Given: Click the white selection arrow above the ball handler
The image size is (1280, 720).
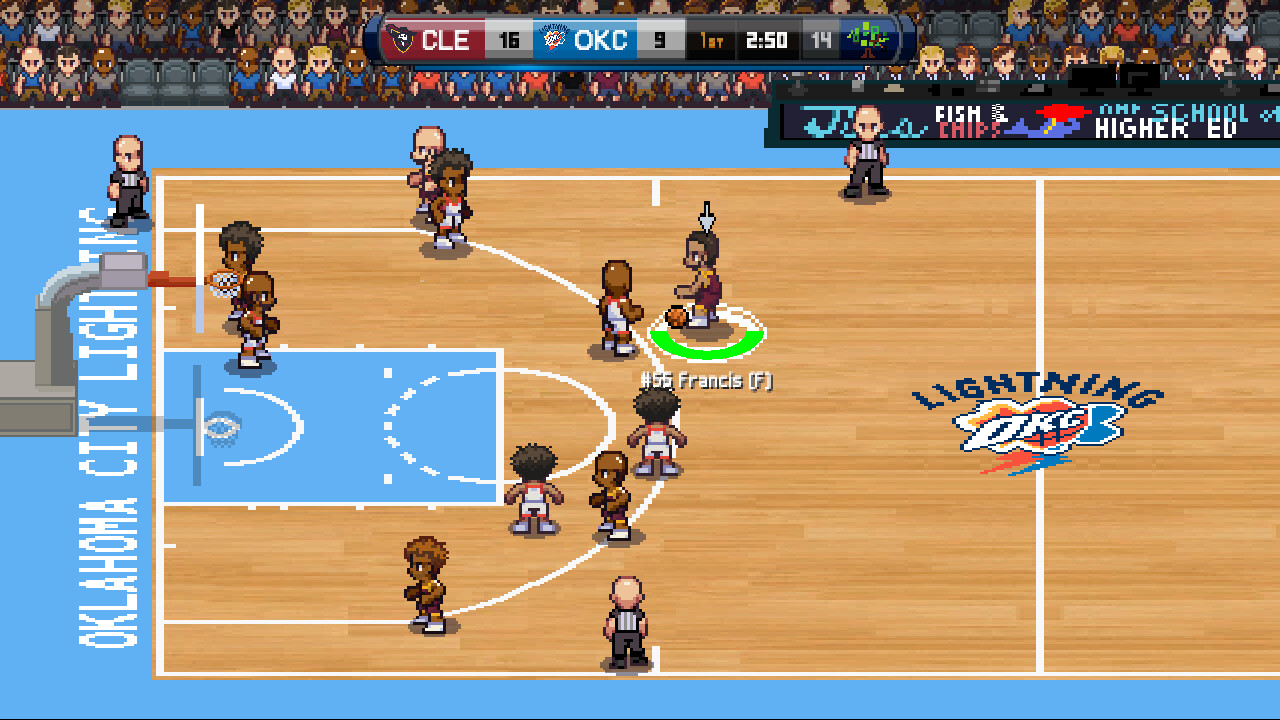Looking at the screenshot, I should [x=706, y=215].
